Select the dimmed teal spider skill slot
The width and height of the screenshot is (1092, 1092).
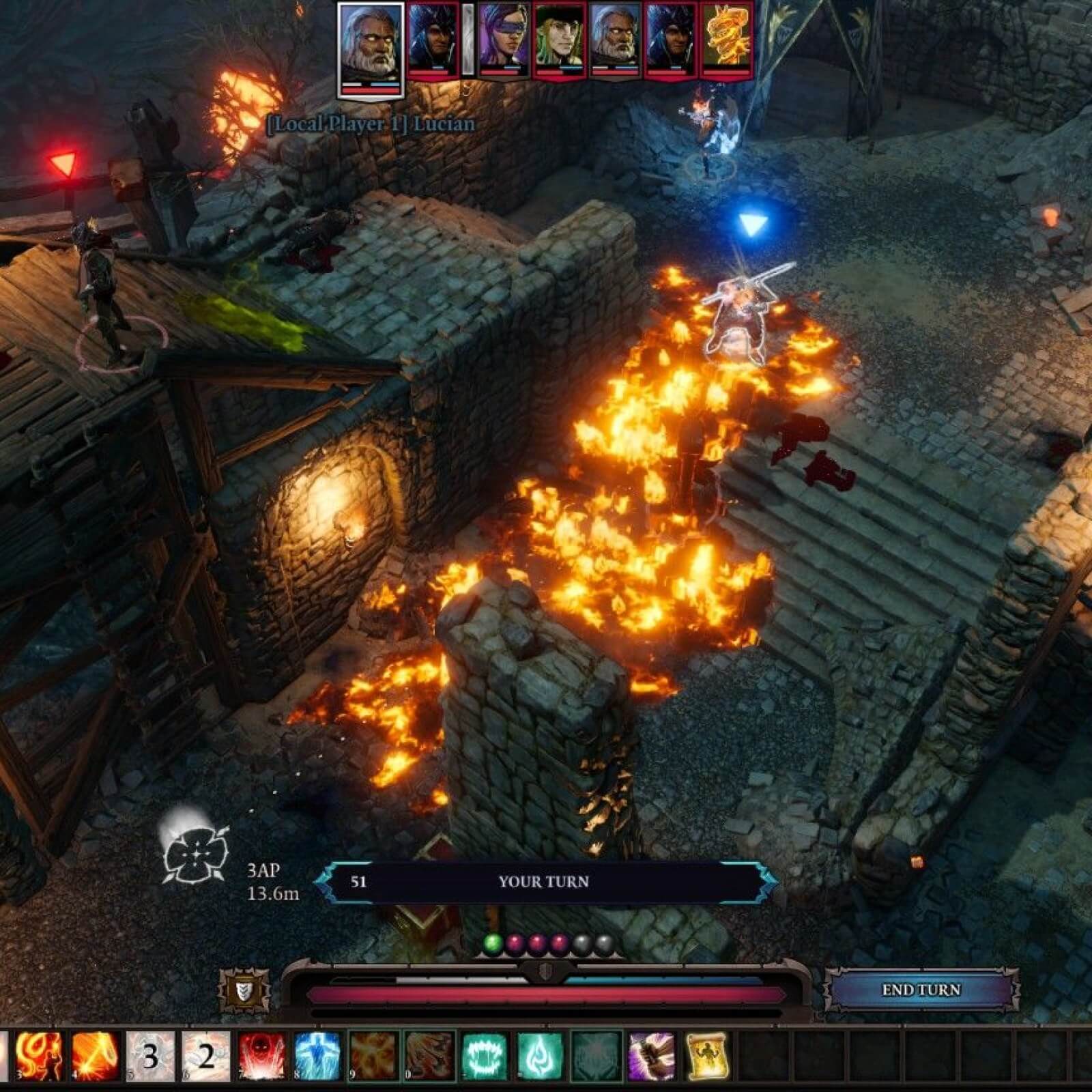click(596, 1056)
